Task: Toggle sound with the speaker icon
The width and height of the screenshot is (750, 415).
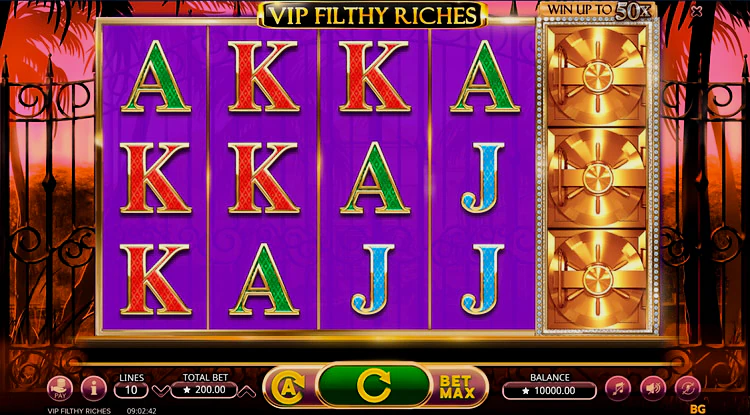Action: [653, 386]
